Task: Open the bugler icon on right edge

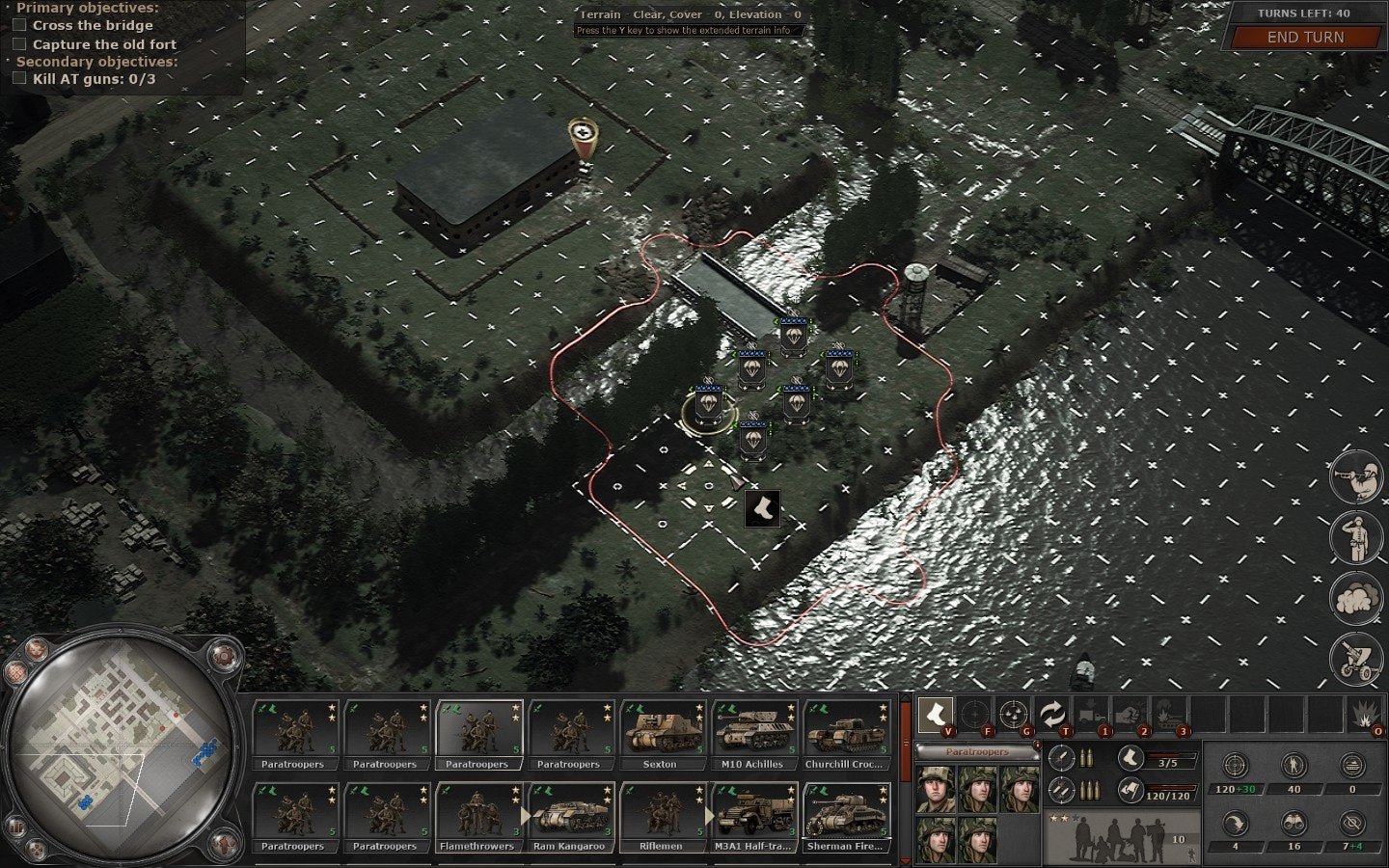Action: coord(1355,477)
